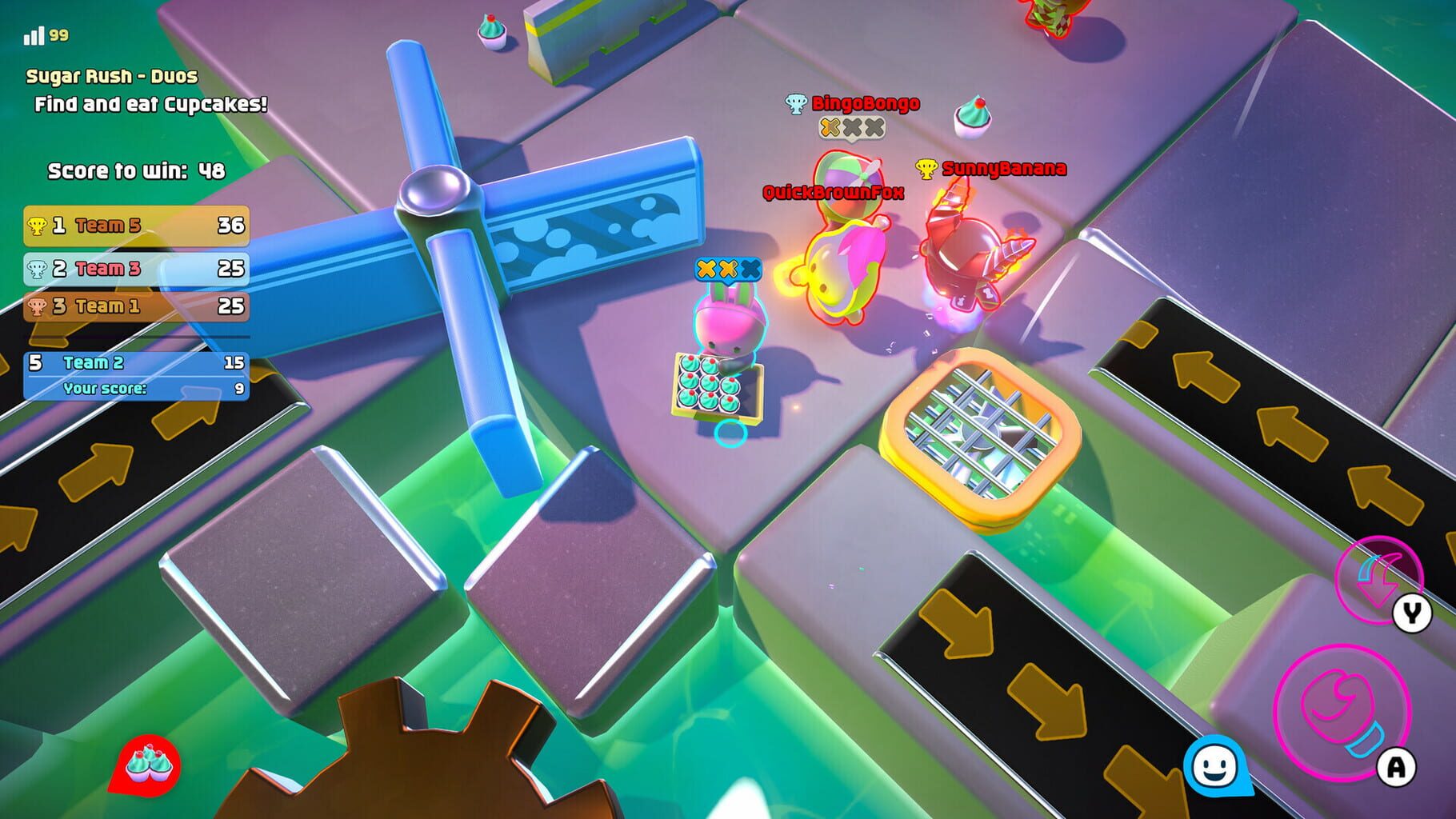
Task: Click the network signal strength icon
Action: pyautogui.click(x=35, y=34)
